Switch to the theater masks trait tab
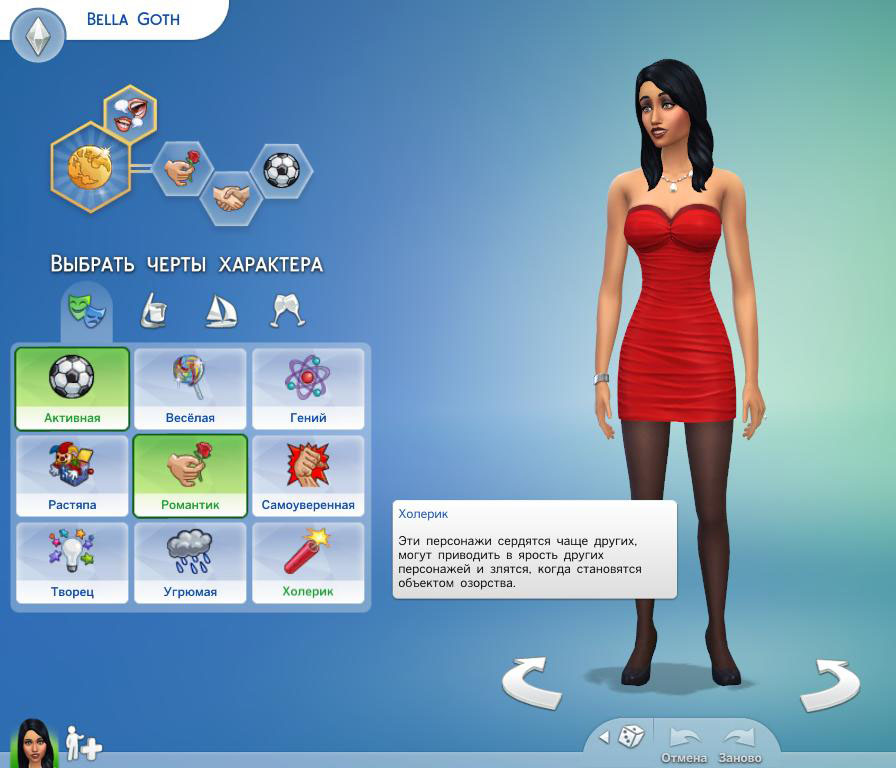Viewport: 896px width, 768px height. click(x=86, y=309)
